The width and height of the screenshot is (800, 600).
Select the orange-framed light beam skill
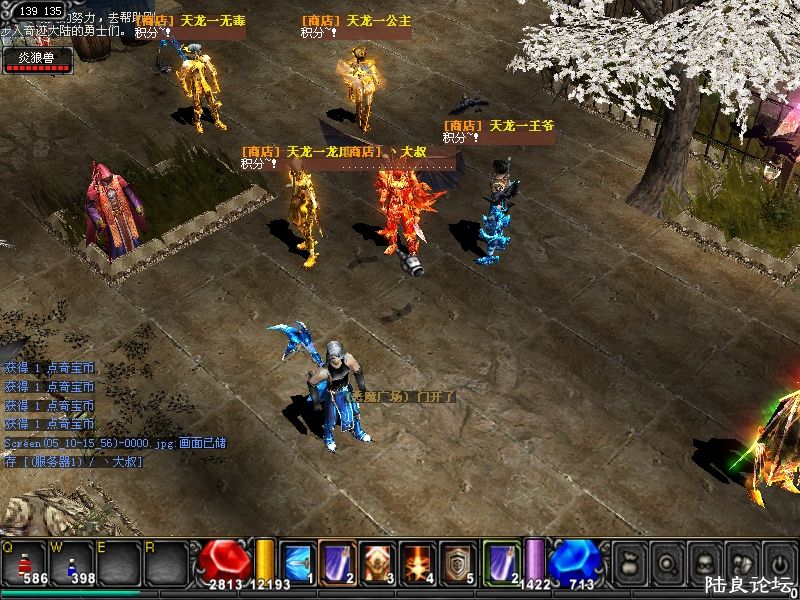pyautogui.click(x=336, y=561)
